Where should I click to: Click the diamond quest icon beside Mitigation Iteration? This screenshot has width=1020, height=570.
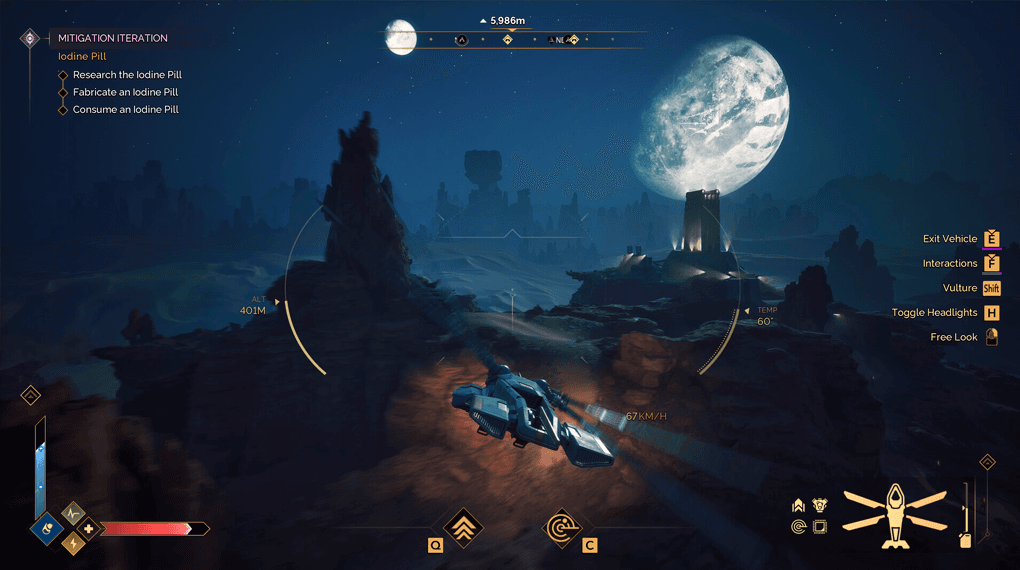click(x=30, y=38)
